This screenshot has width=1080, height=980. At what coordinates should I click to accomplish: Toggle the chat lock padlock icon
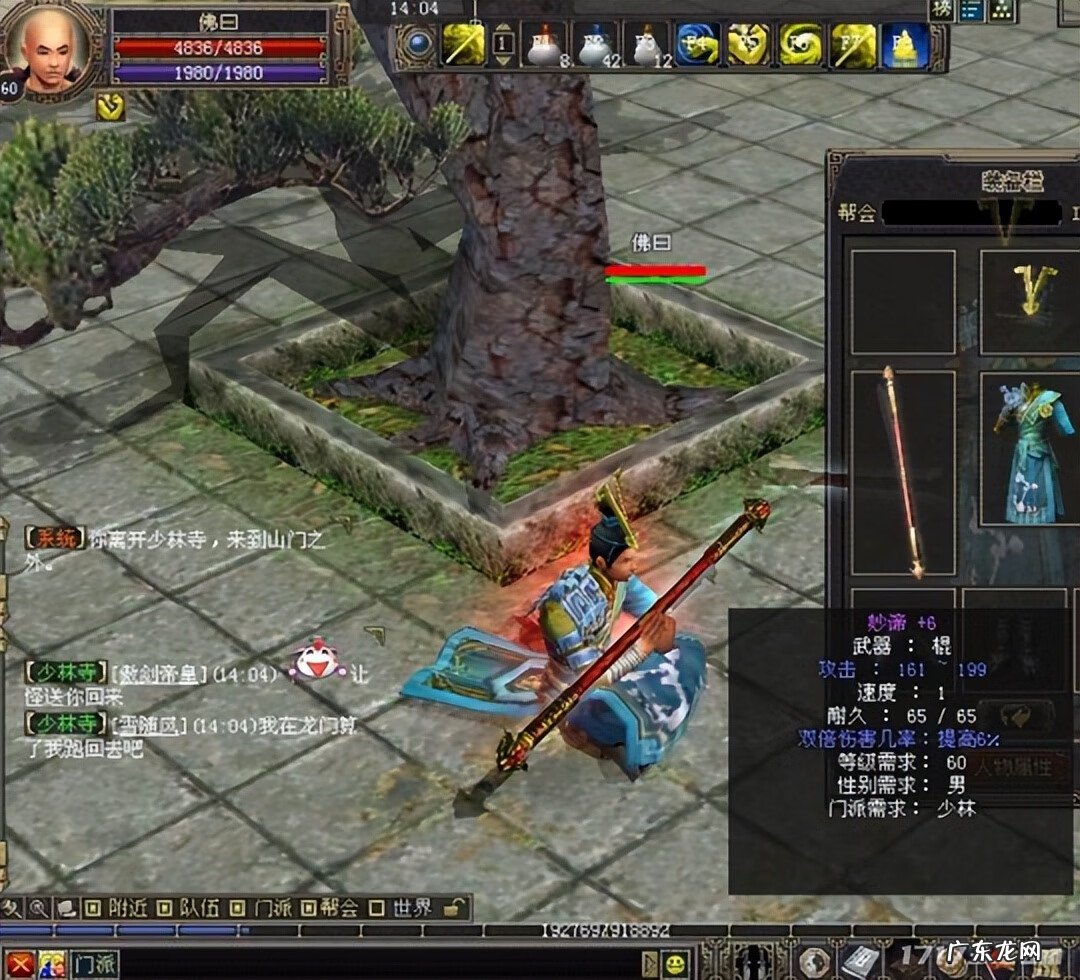454,908
